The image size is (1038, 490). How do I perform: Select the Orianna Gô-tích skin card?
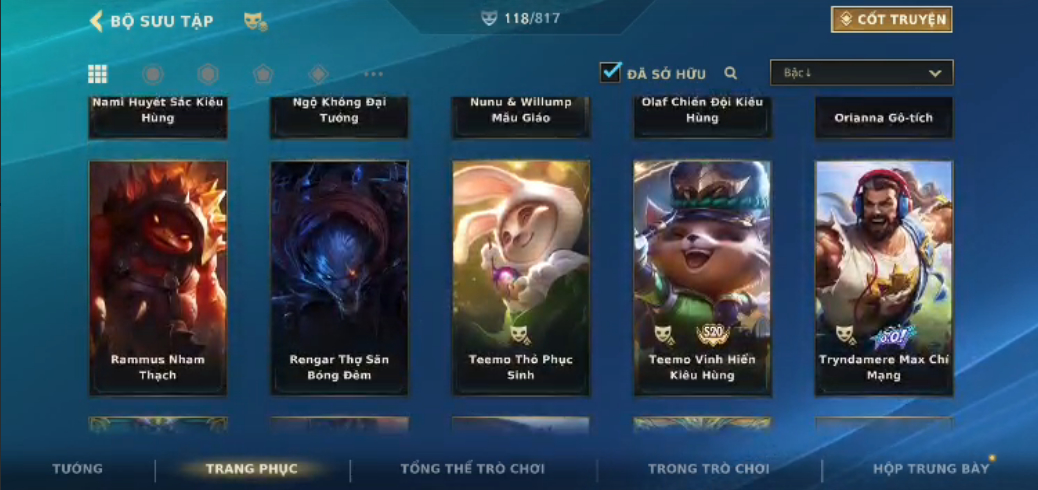(883, 118)
